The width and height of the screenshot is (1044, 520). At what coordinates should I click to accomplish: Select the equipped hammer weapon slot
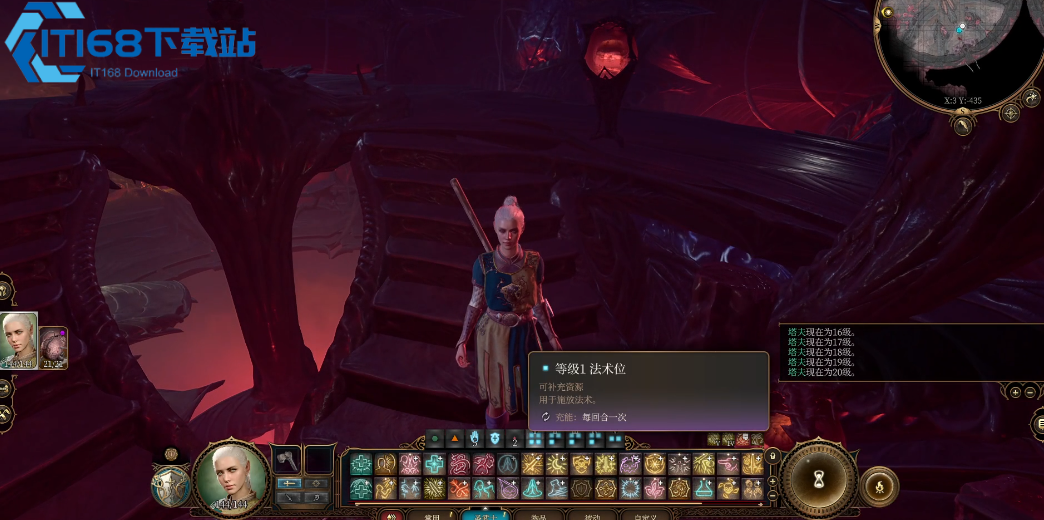287,459
